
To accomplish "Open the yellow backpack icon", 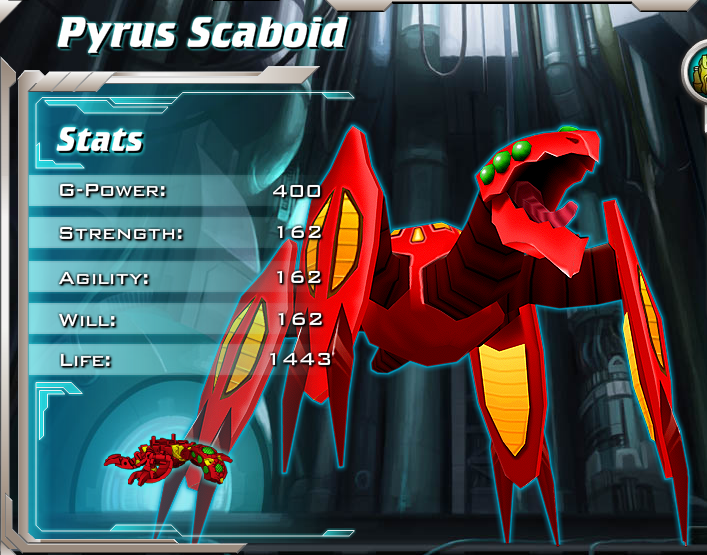I will coord(698,75).
